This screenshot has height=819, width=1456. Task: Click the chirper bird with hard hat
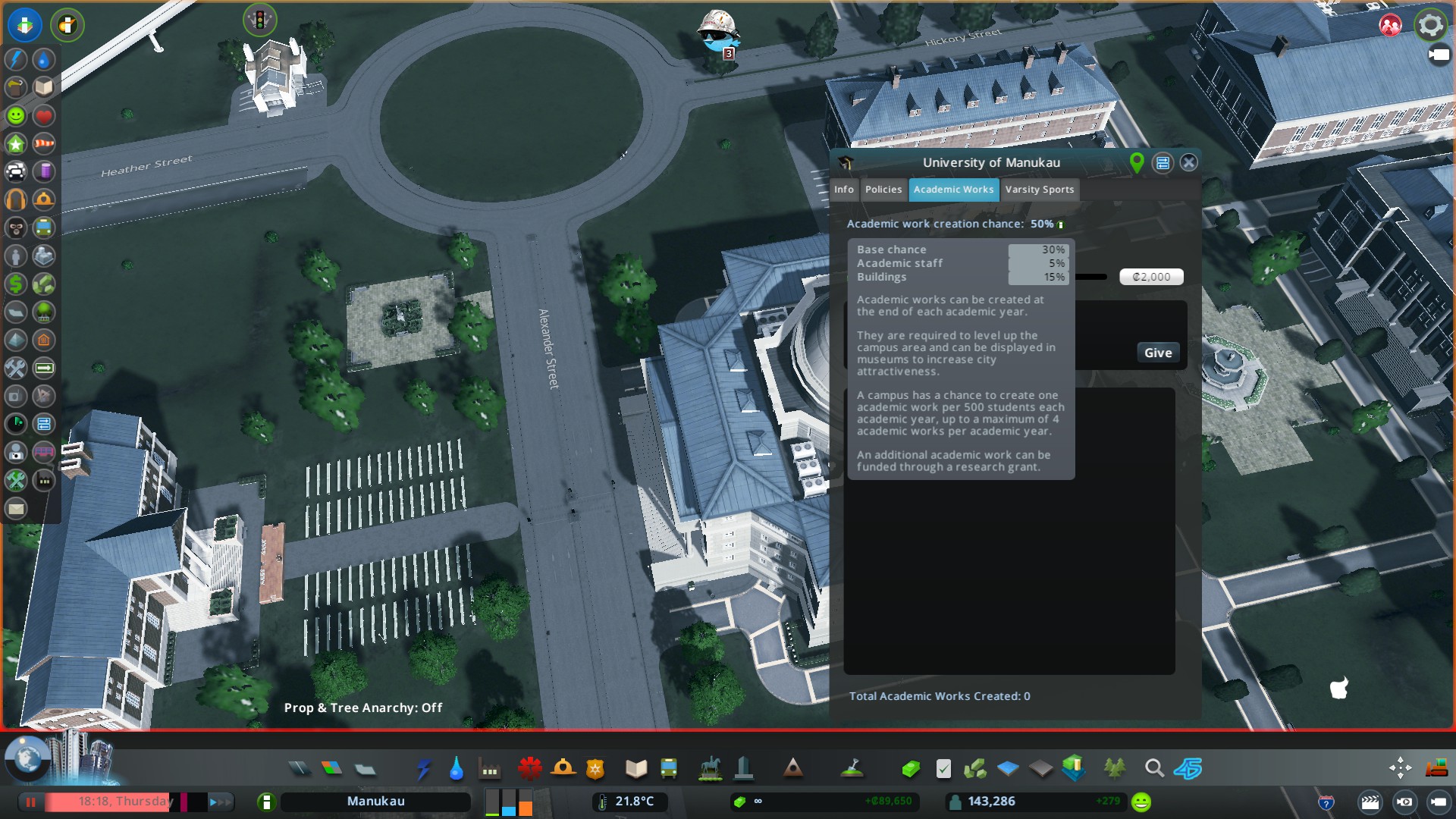point(717,32)
